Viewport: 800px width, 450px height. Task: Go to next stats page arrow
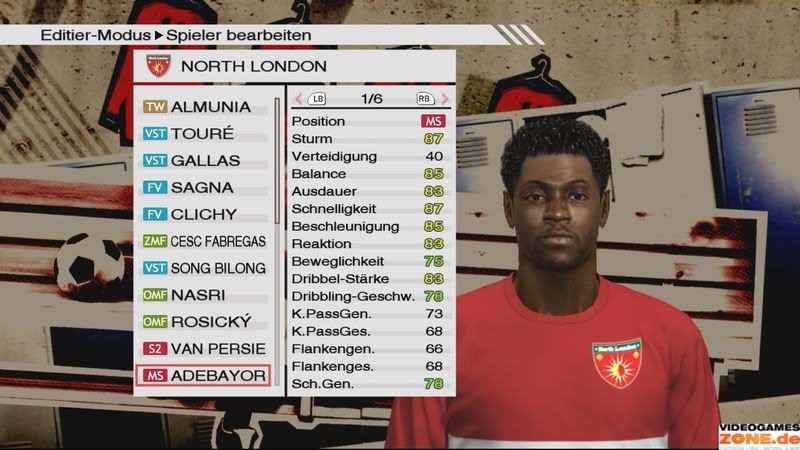click(443, 99)
